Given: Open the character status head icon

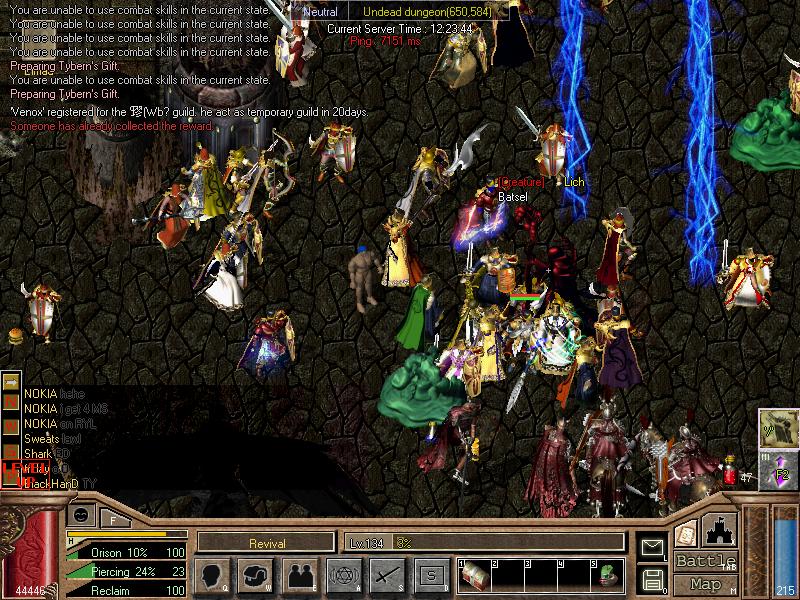Looking at the screenshot, I should pos(212,575).
